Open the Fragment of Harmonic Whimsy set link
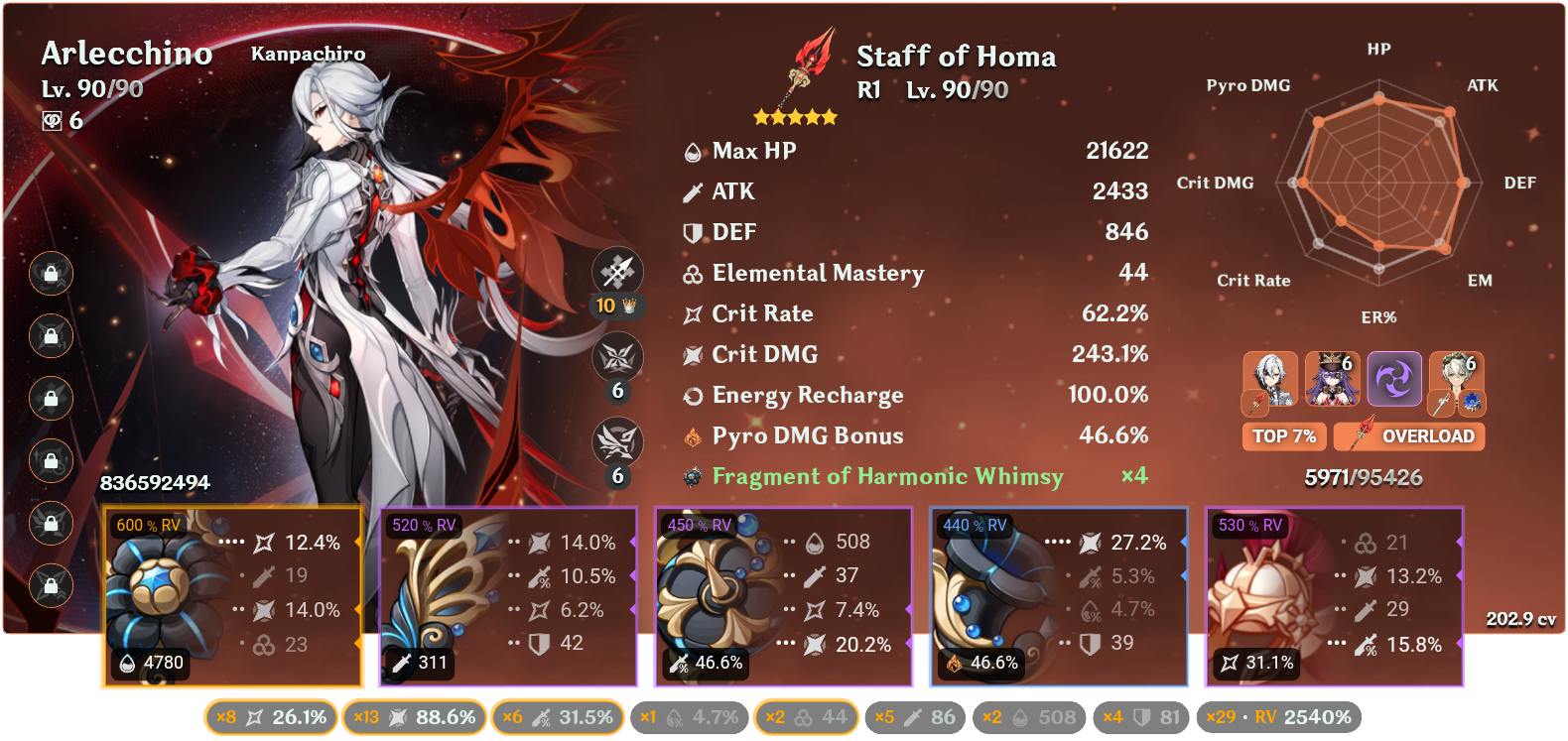 point(886,476)
